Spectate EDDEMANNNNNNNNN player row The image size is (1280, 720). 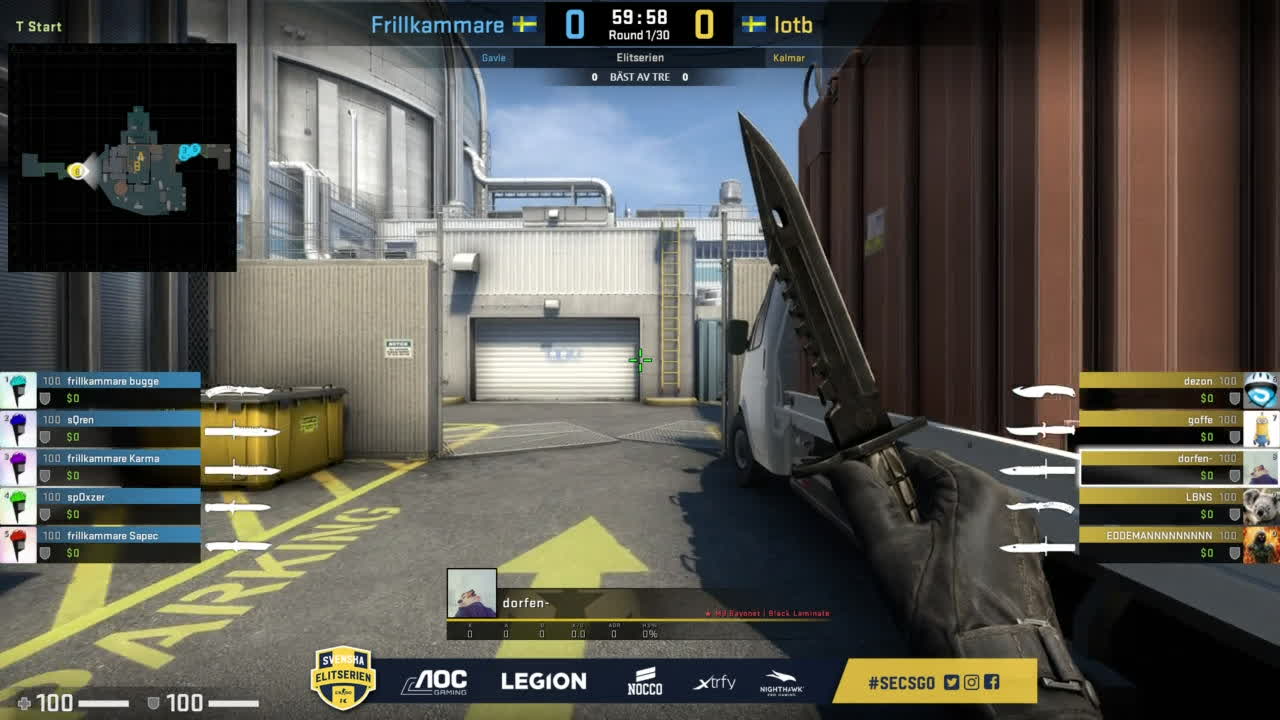1160,536
